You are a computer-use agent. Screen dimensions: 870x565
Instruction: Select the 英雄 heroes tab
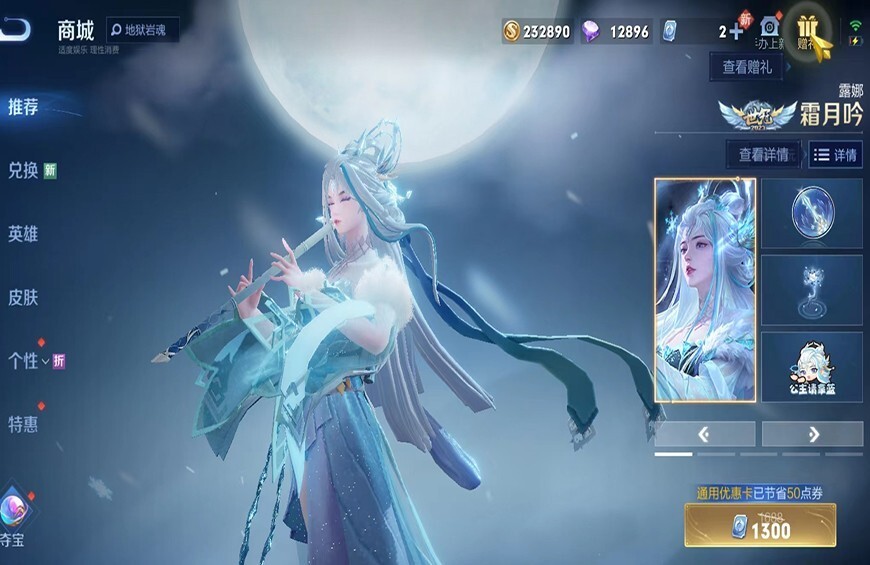coord(24,234)
